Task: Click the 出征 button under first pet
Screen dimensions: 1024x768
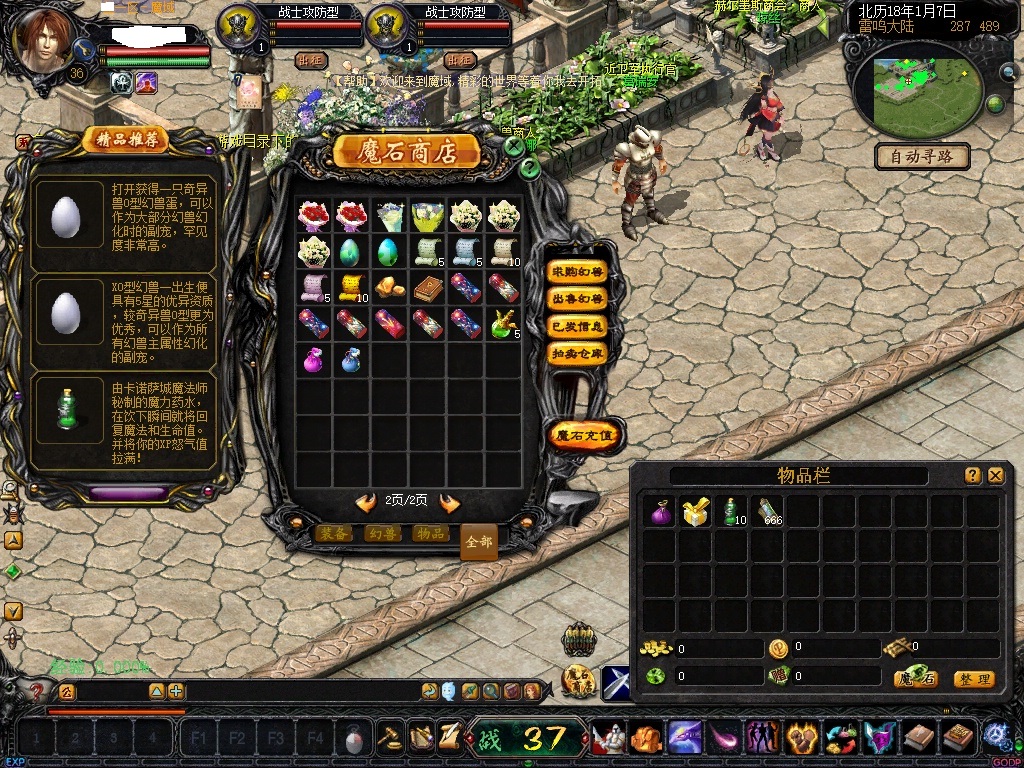Action: (x=312, y=60)
